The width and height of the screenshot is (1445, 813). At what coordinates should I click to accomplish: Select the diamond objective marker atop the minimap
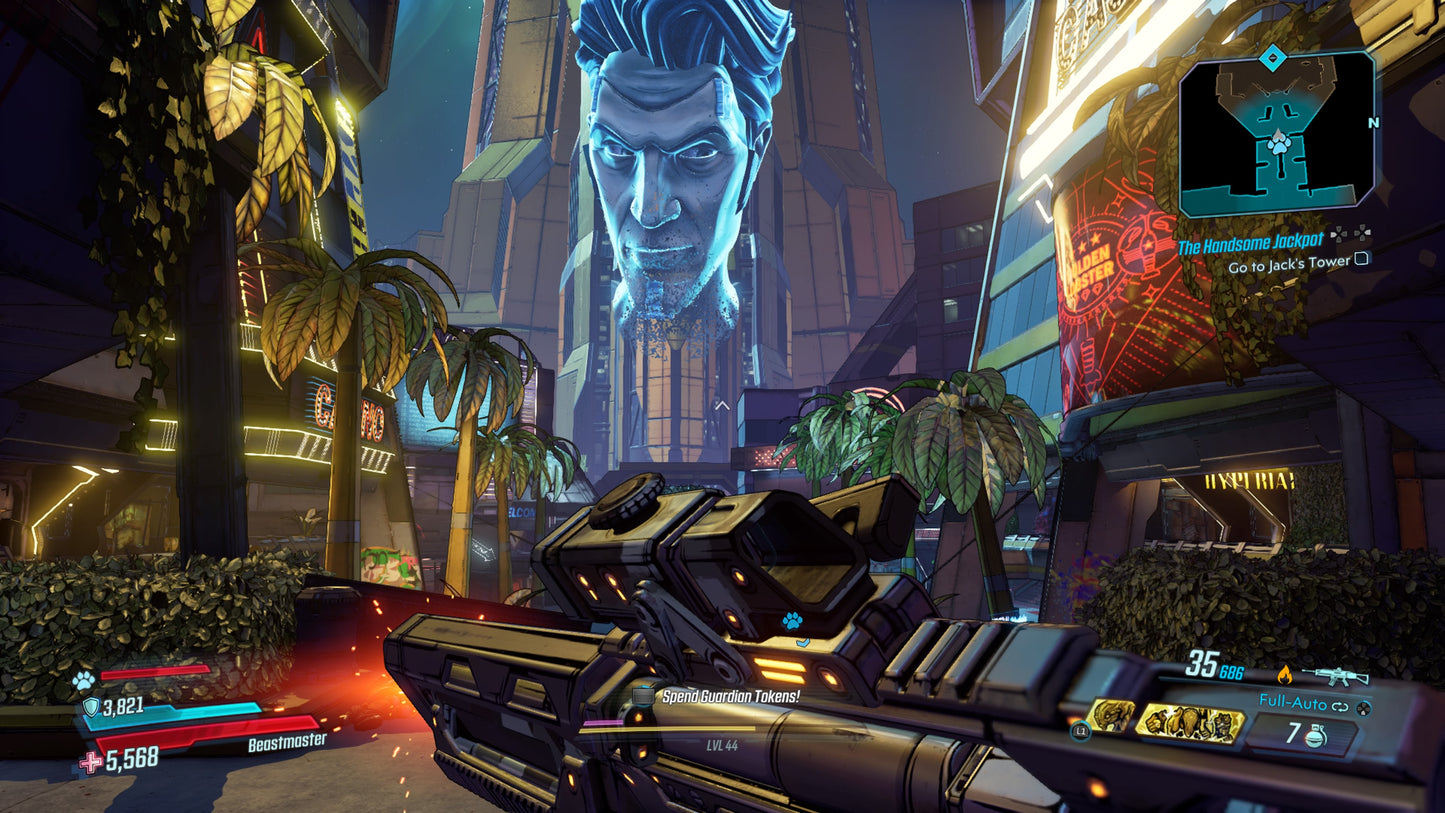coord(1270,58)
